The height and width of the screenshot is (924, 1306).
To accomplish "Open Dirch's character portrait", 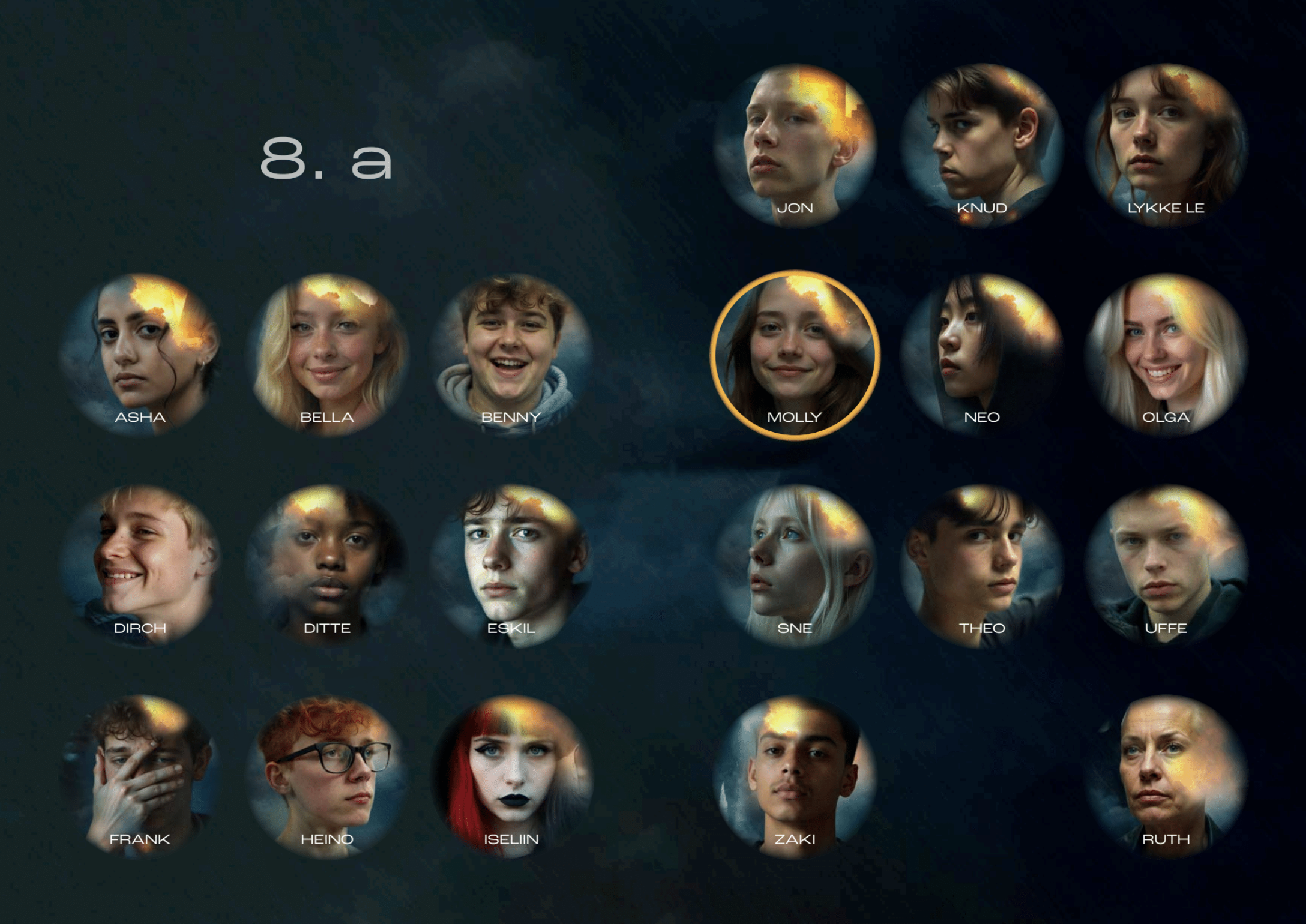I will tap(140, 566).
